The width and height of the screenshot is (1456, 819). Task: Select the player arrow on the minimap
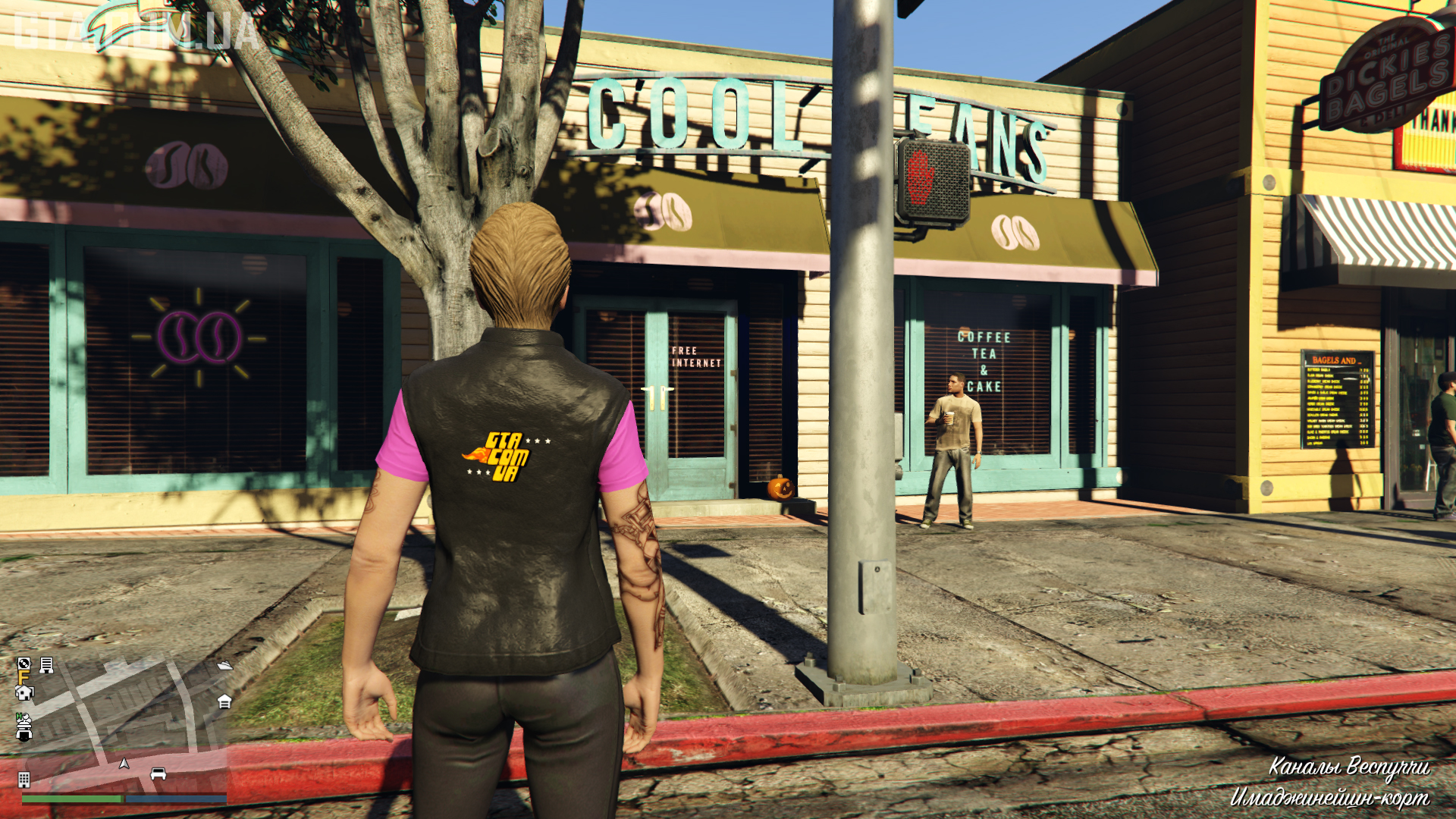coord(124,763)
